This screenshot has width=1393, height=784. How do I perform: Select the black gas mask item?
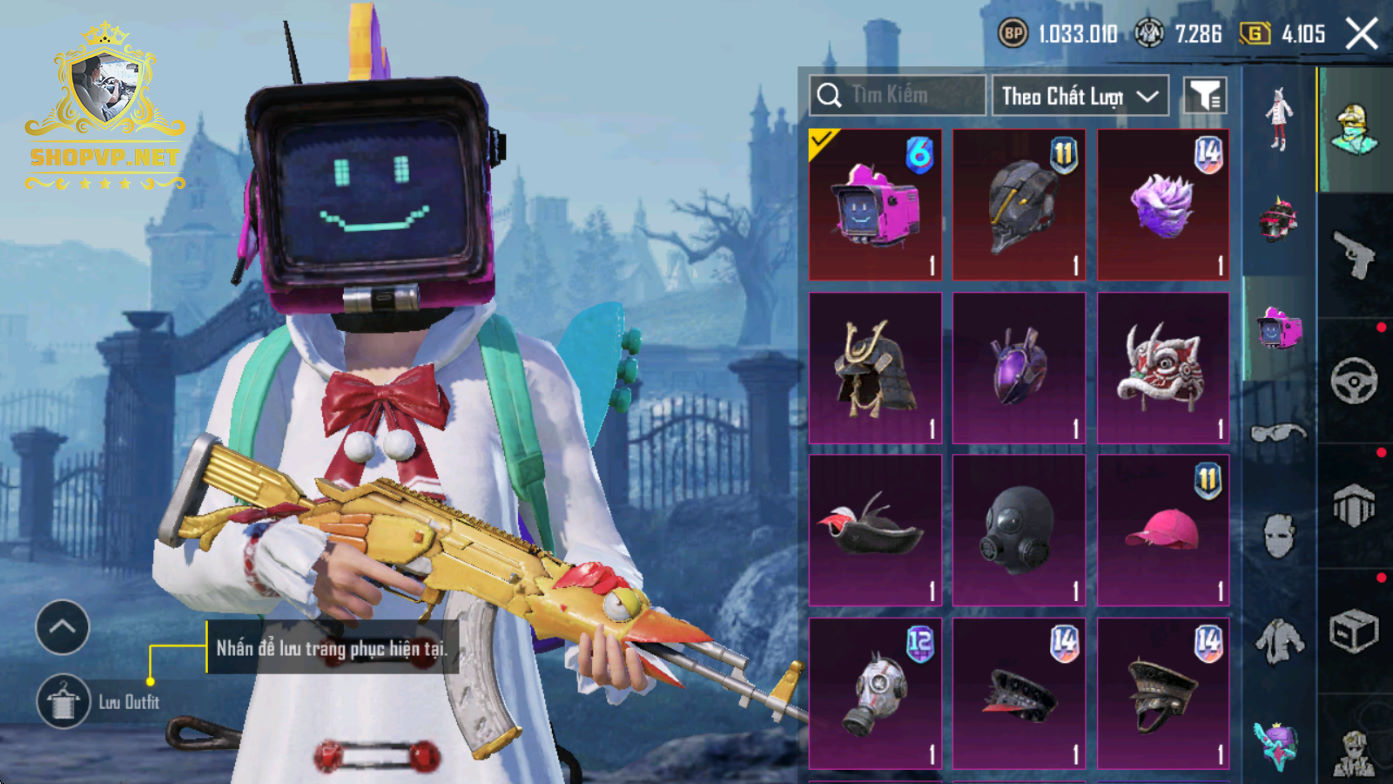1019,531
